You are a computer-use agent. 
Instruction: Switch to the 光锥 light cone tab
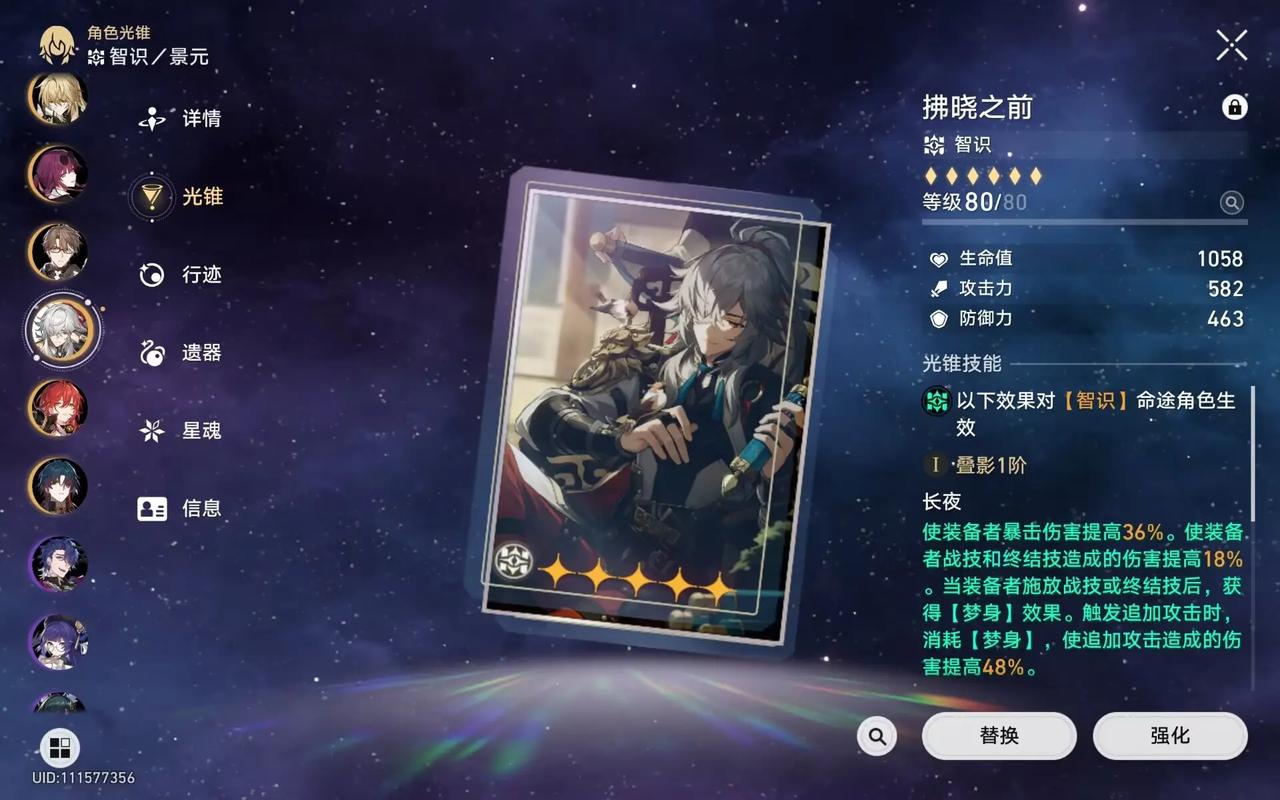[181, 197]
